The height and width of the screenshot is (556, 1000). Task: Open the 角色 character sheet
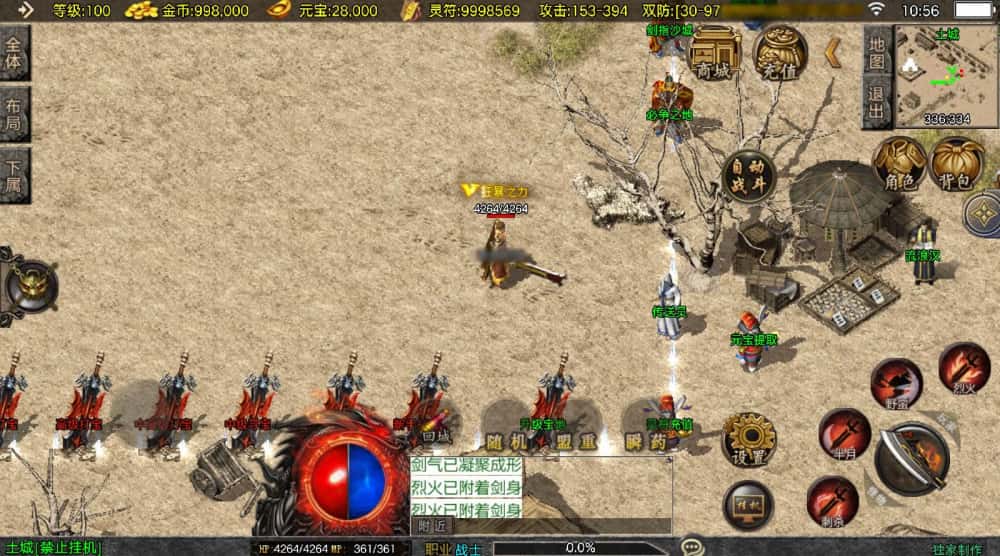900,164
